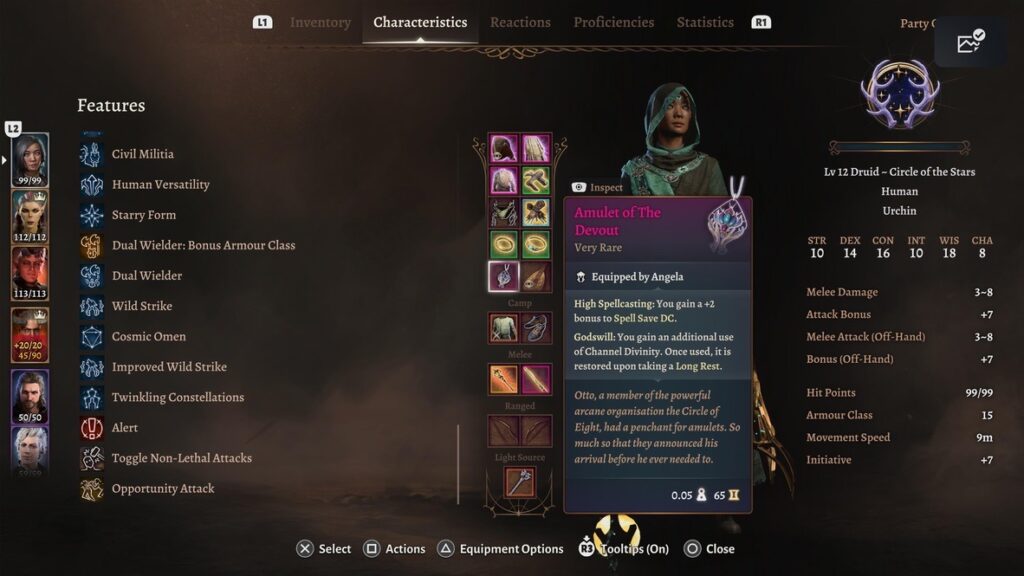Pick the bearded 50/50 party member portrait

coord(30,397)
